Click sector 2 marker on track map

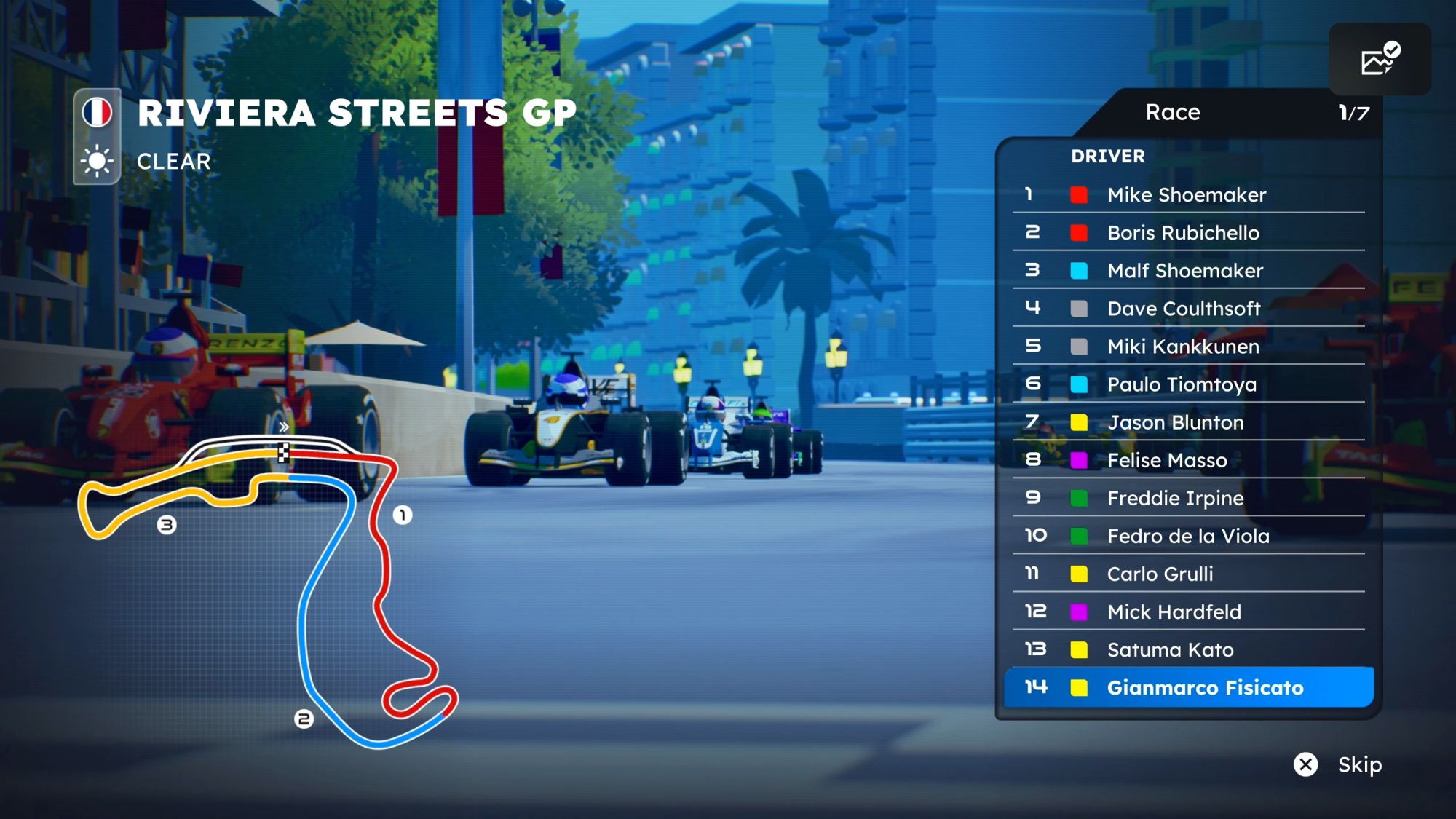pyautogui.click(x=304, y=719)
